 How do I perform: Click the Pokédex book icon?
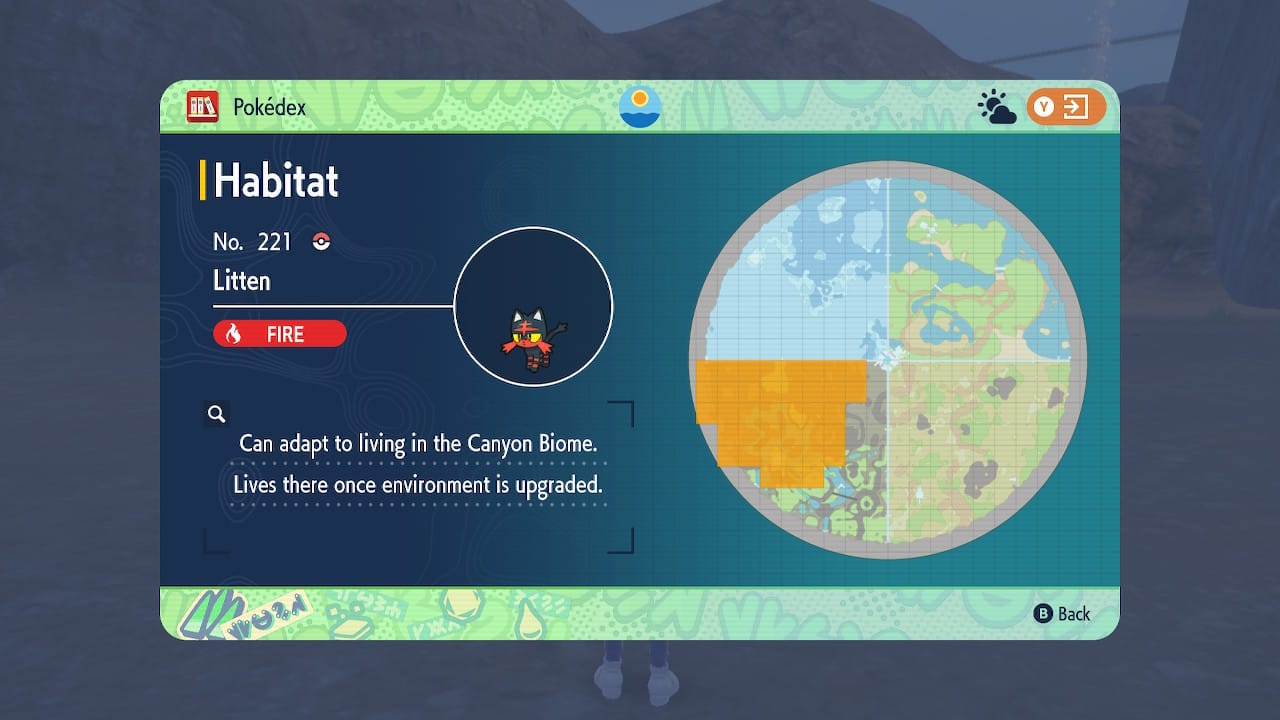point(204,107)
